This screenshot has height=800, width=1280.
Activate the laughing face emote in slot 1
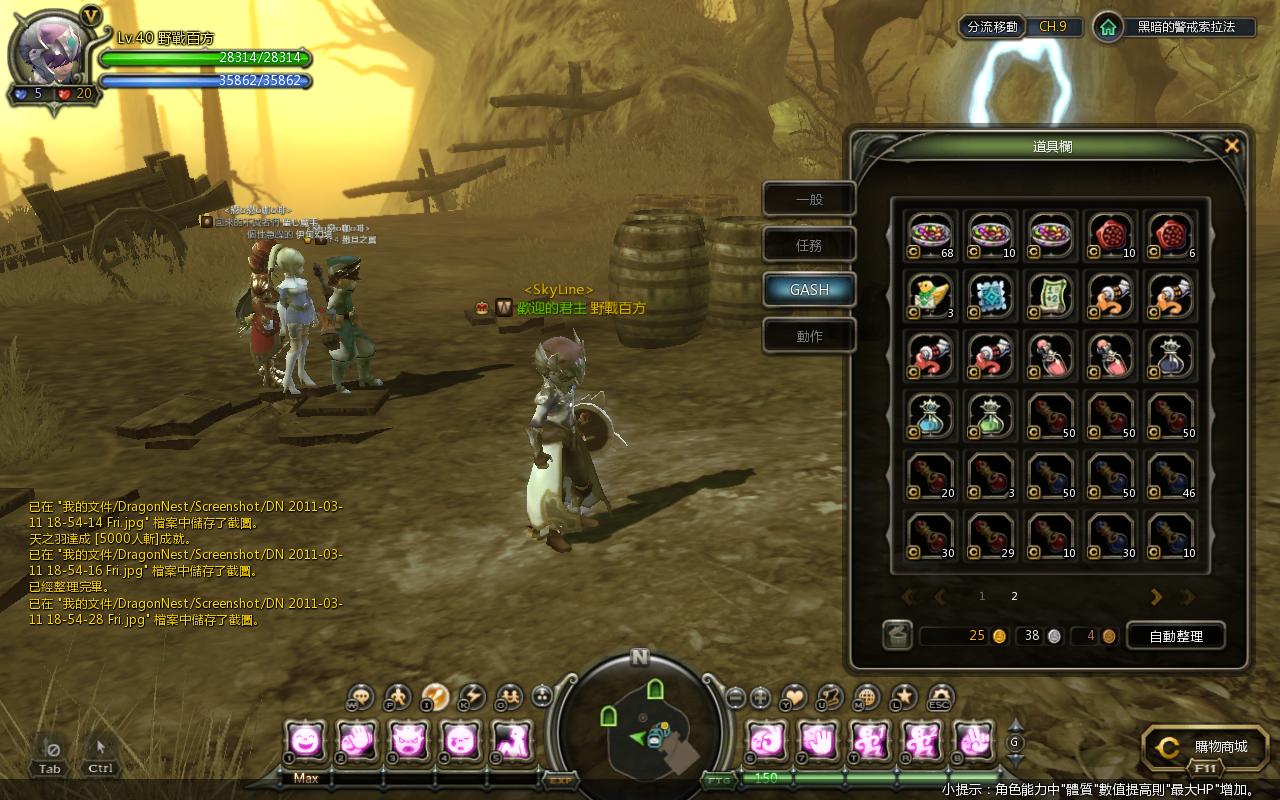point(304,741)
